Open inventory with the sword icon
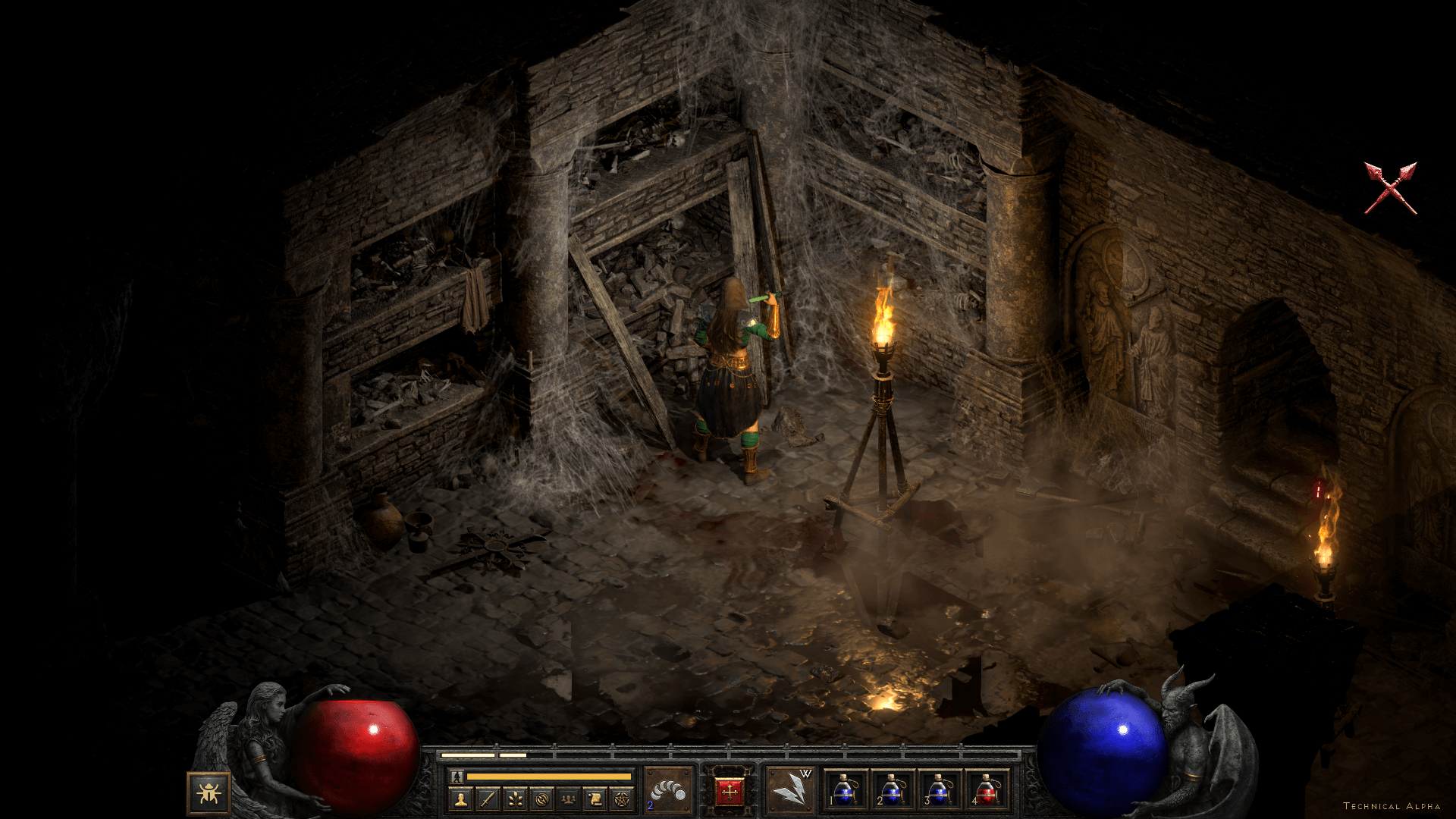Viewport: 1456px width, 819px height. (488, 799)
